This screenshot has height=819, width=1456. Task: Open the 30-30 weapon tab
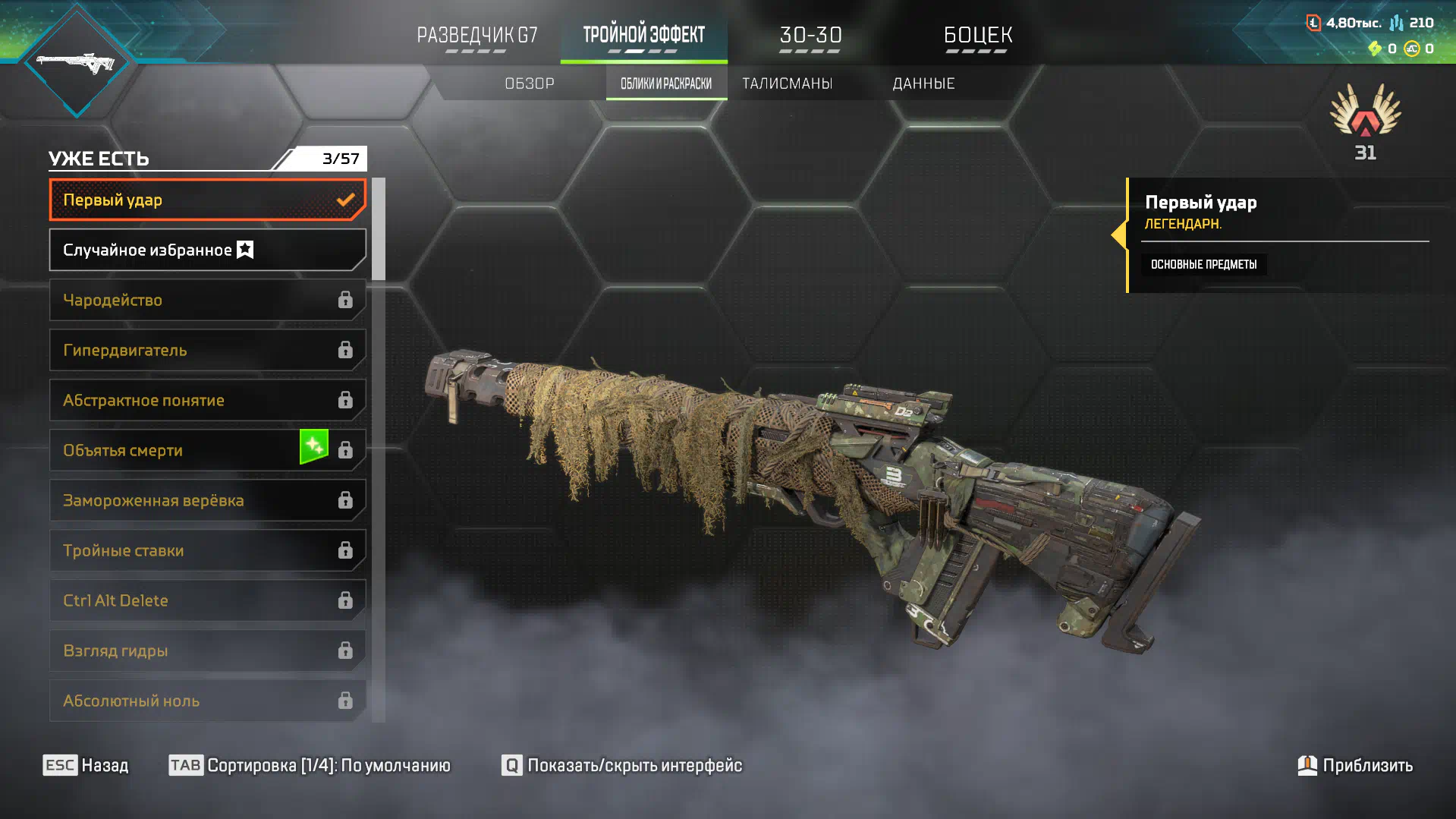click(810, 35)
